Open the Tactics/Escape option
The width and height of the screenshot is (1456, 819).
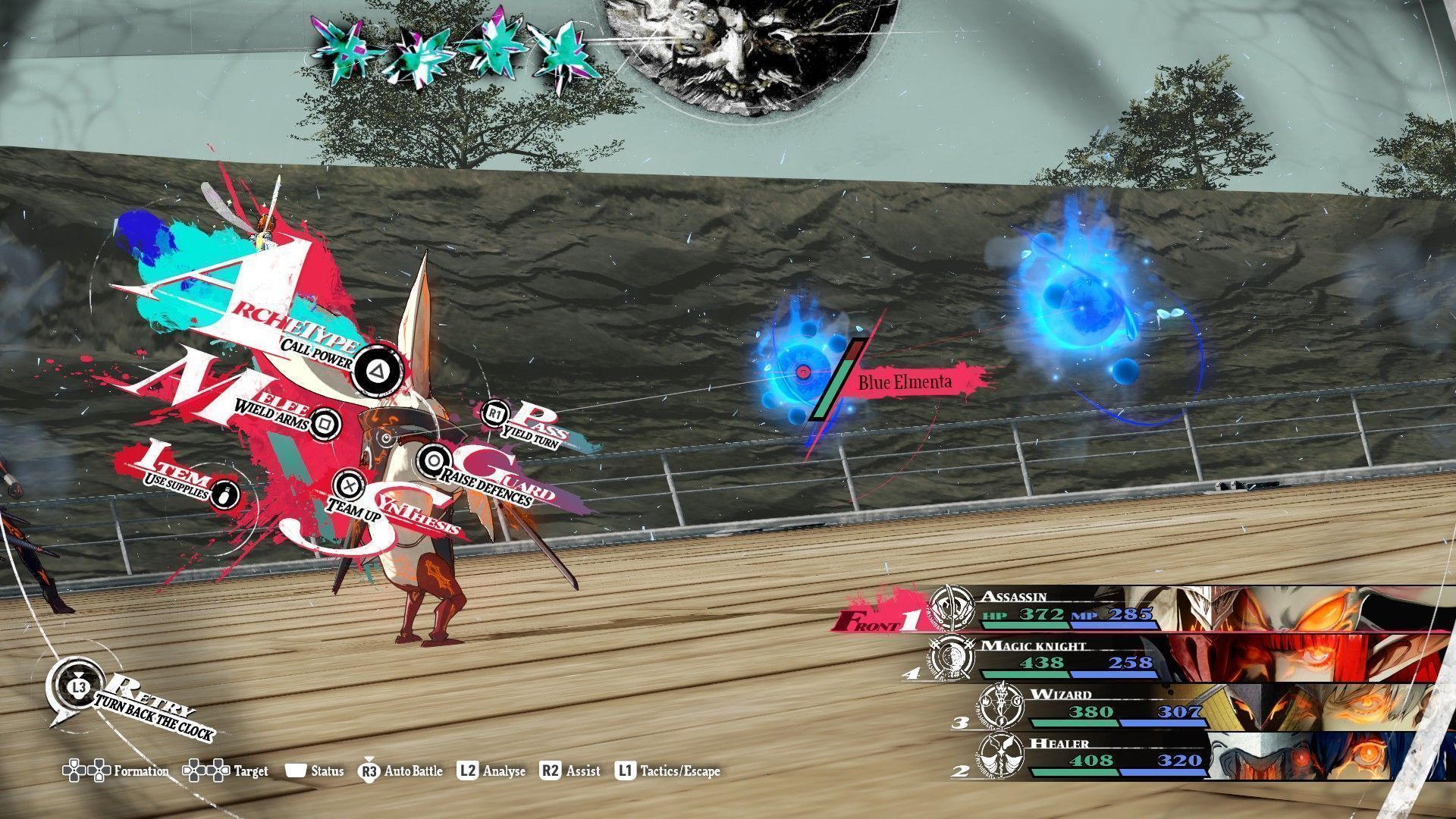667,771
